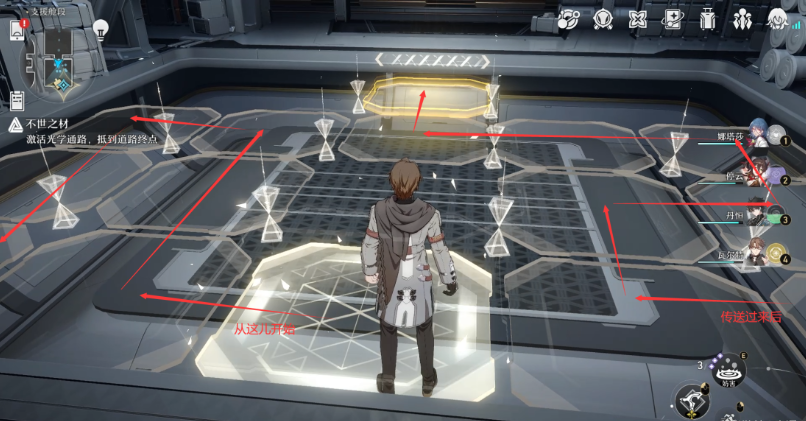Open the minimap for the Supply Zone
Viewport: 806px width, 421px height.
tap(60, 57)
